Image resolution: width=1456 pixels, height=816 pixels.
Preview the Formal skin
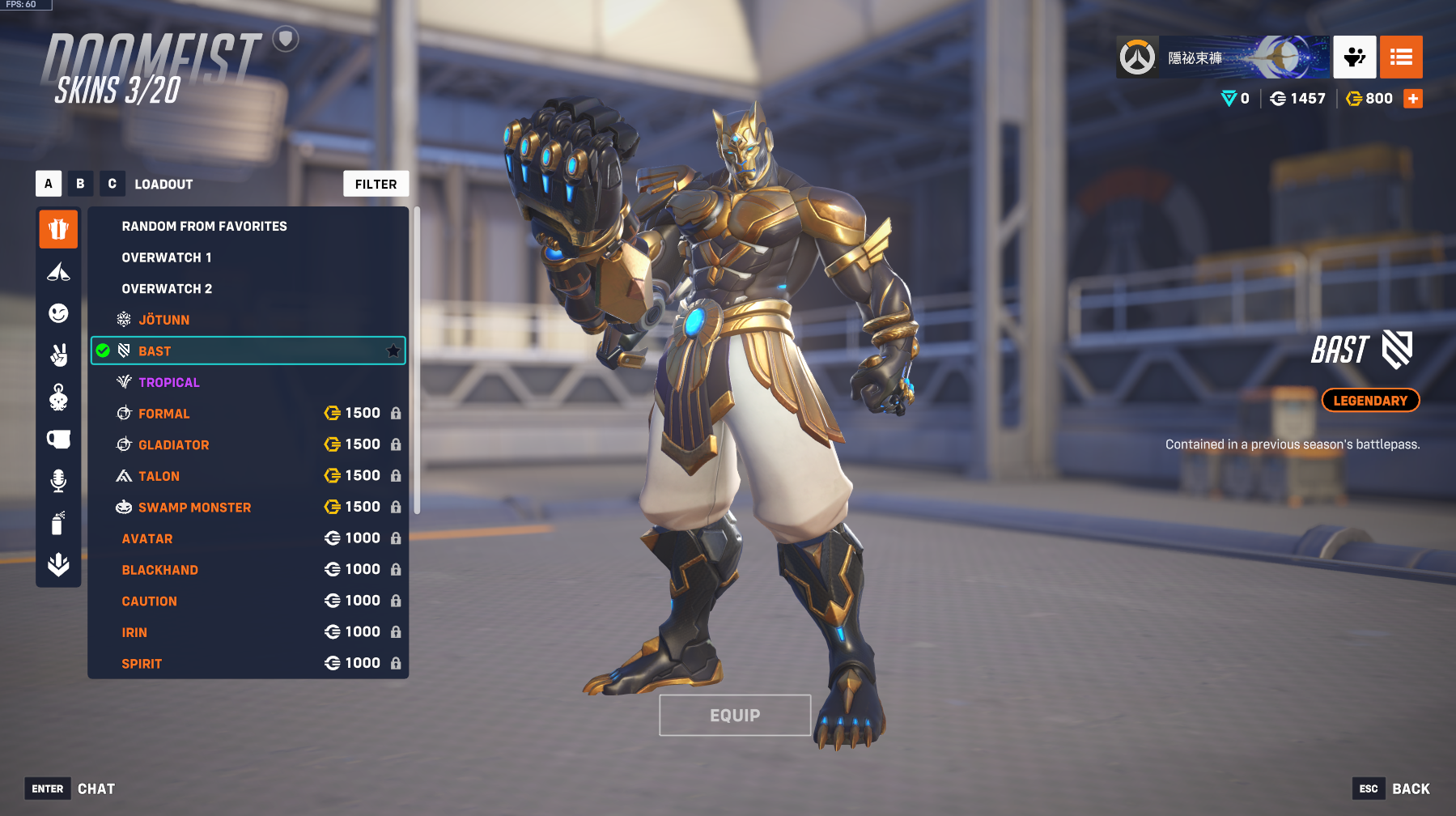pyautogui.click(x=163, y=414)
